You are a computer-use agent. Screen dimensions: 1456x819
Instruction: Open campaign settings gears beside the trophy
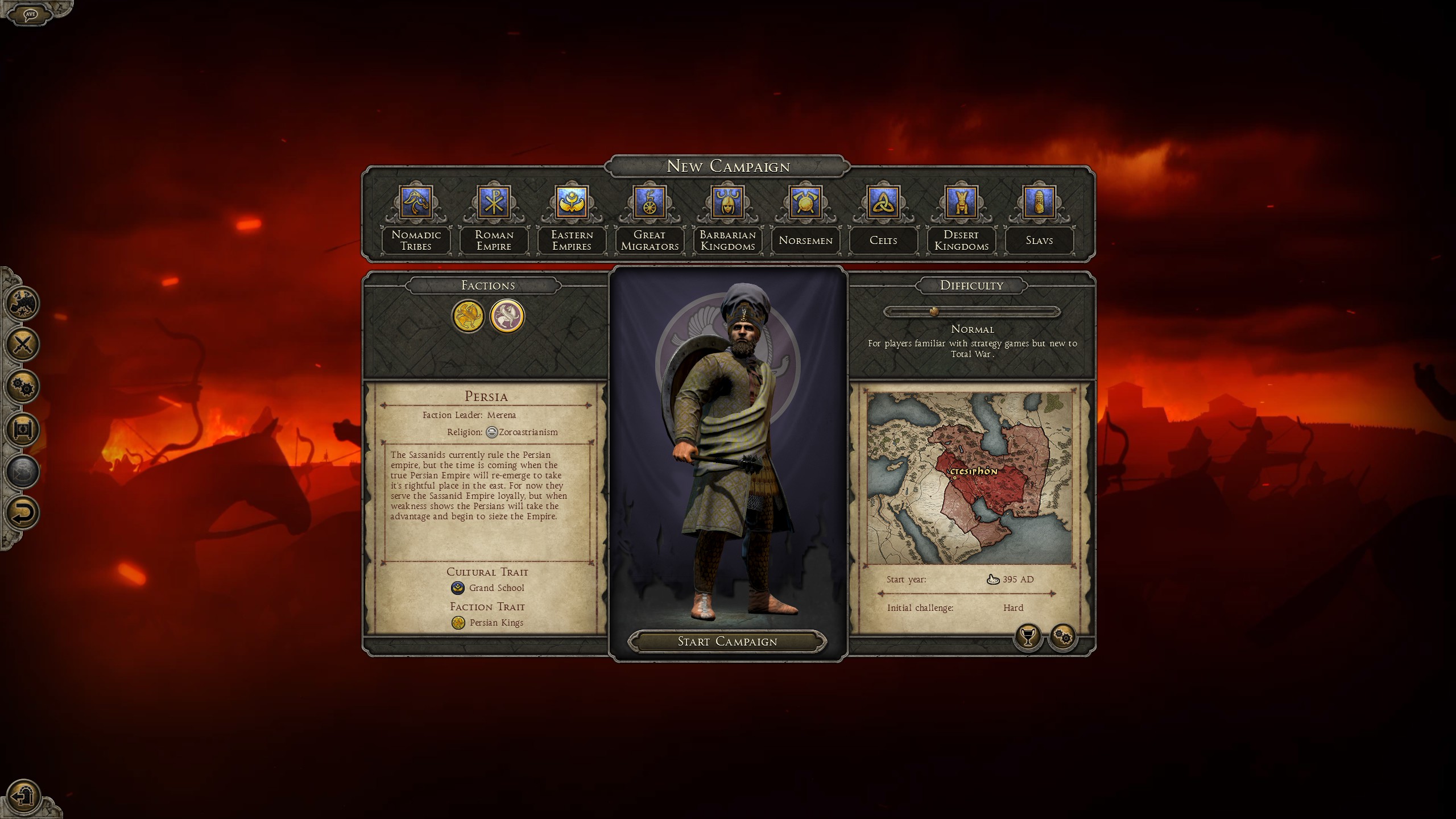click(x=1062, y=636)
